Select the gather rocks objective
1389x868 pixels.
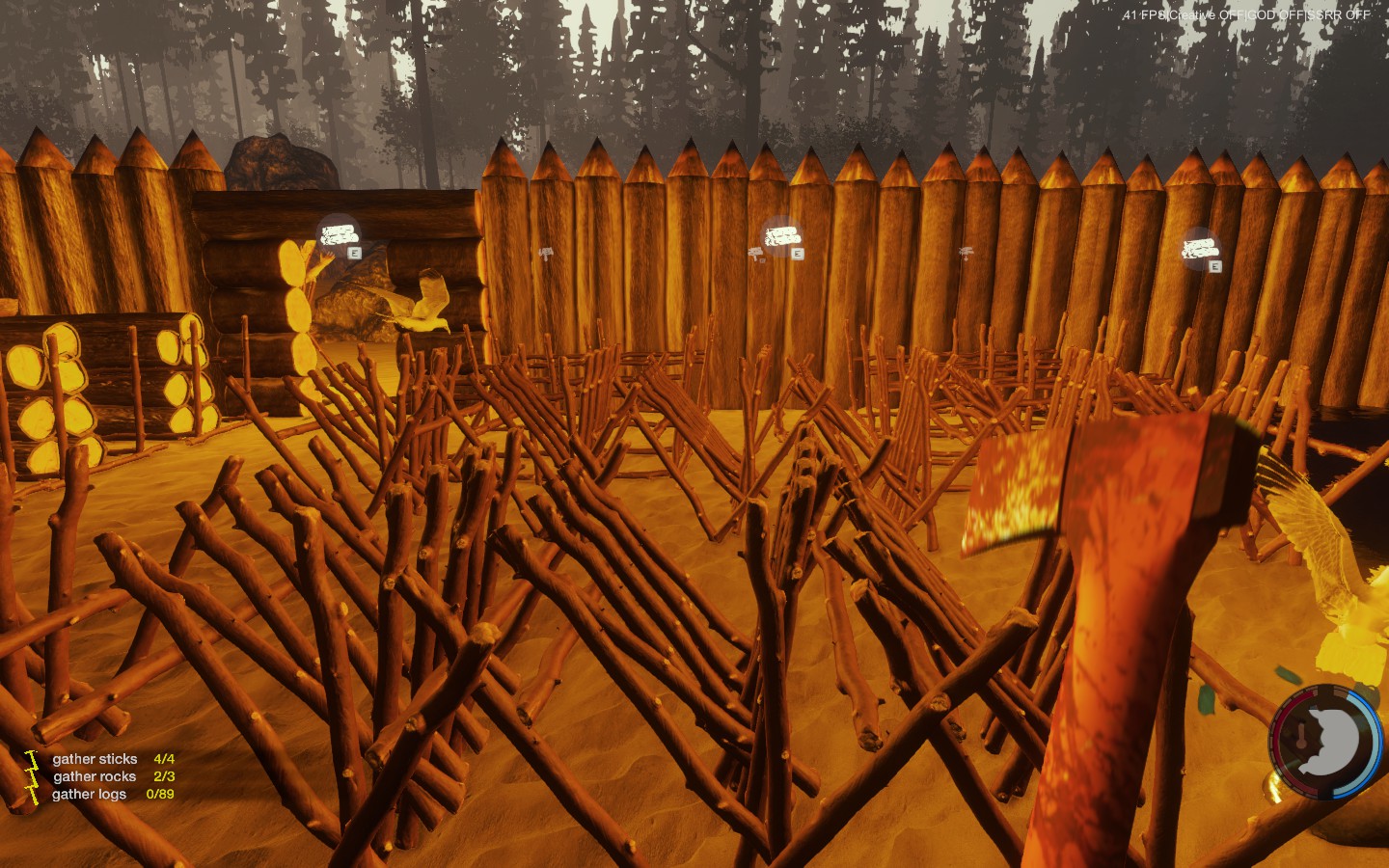click(95, 776)
